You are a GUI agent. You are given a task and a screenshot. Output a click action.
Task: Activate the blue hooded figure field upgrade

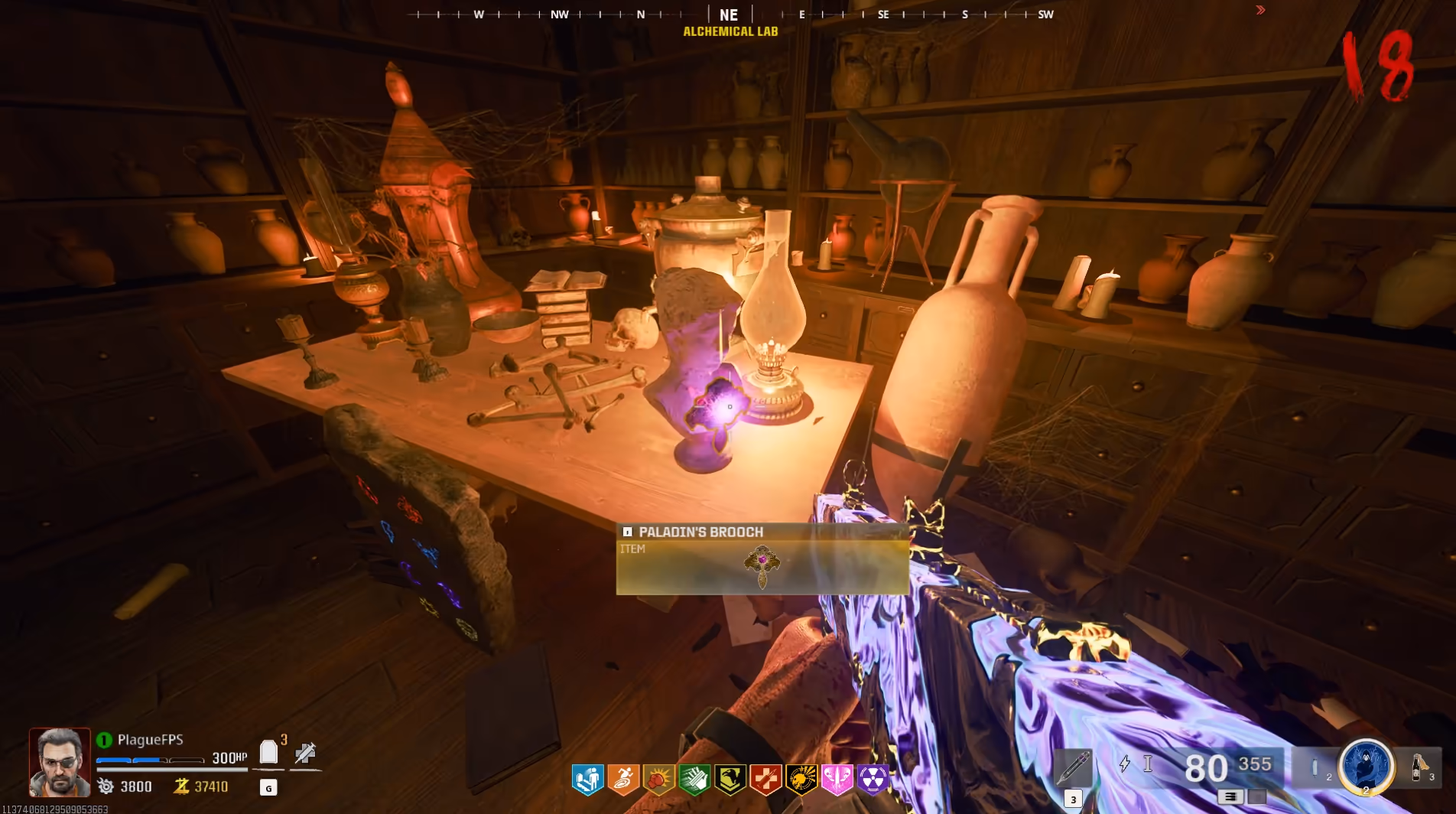click(x=1366, y=766)
